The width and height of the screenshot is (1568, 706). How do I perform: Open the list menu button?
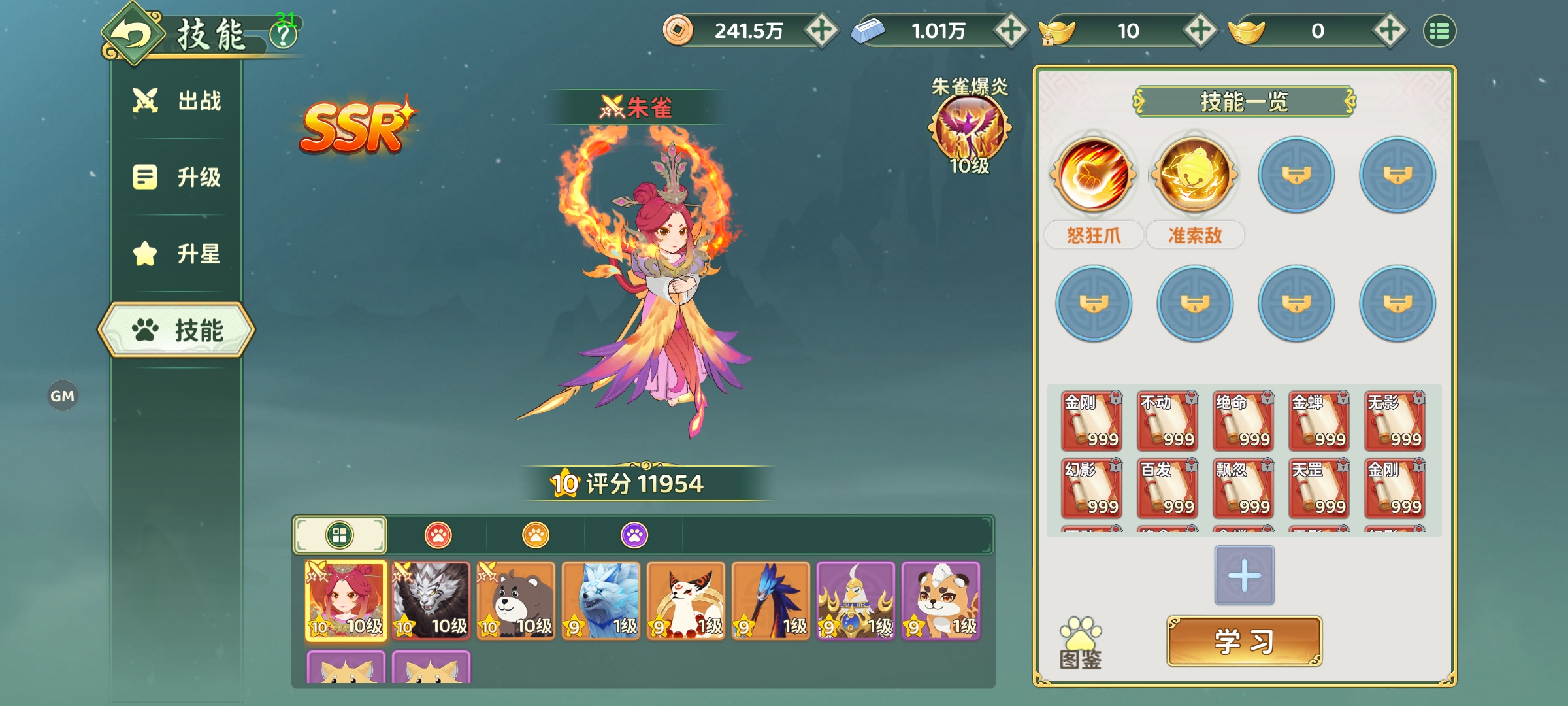pos(1439,31)
